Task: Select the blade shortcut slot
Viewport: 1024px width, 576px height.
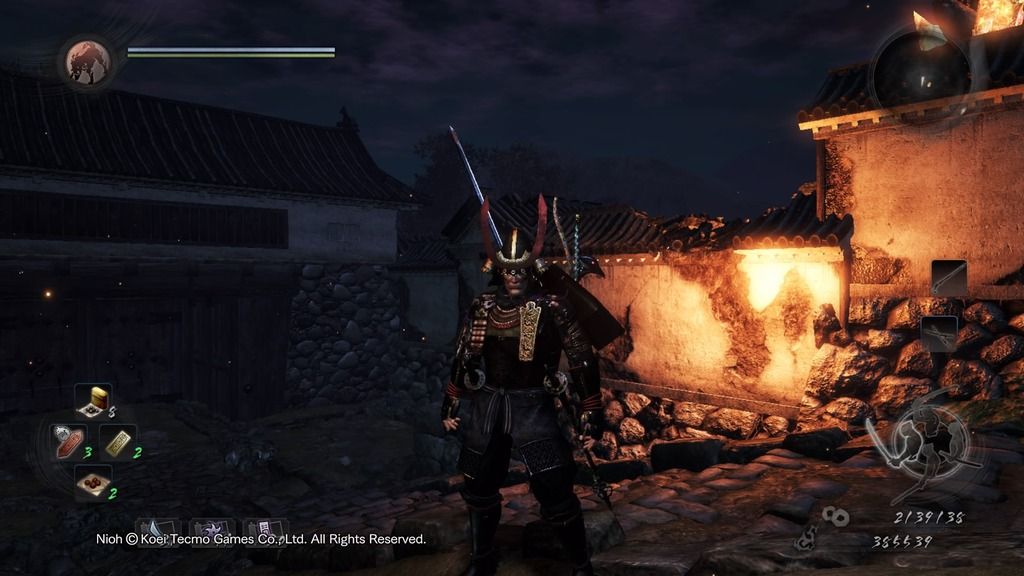Action: tap(157, 529)
